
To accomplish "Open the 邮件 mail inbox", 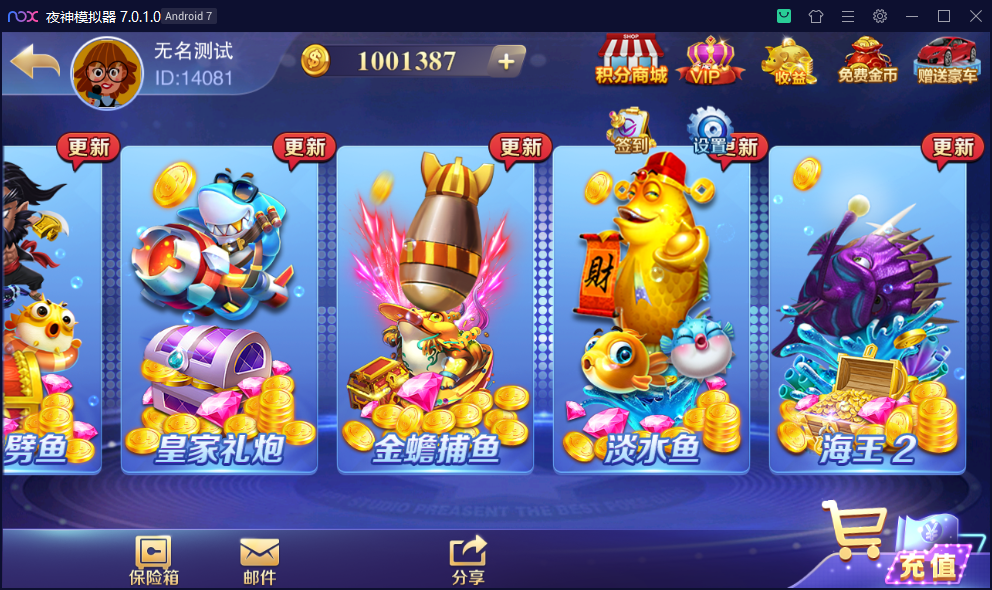I will click(259, 559).
